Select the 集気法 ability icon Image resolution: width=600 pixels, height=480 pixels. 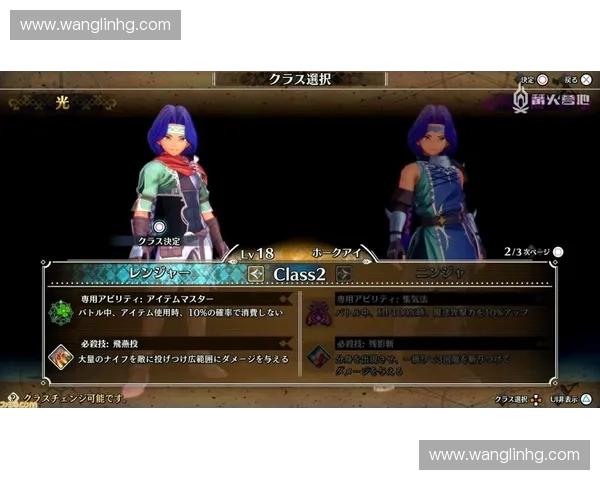coord(319,311)
